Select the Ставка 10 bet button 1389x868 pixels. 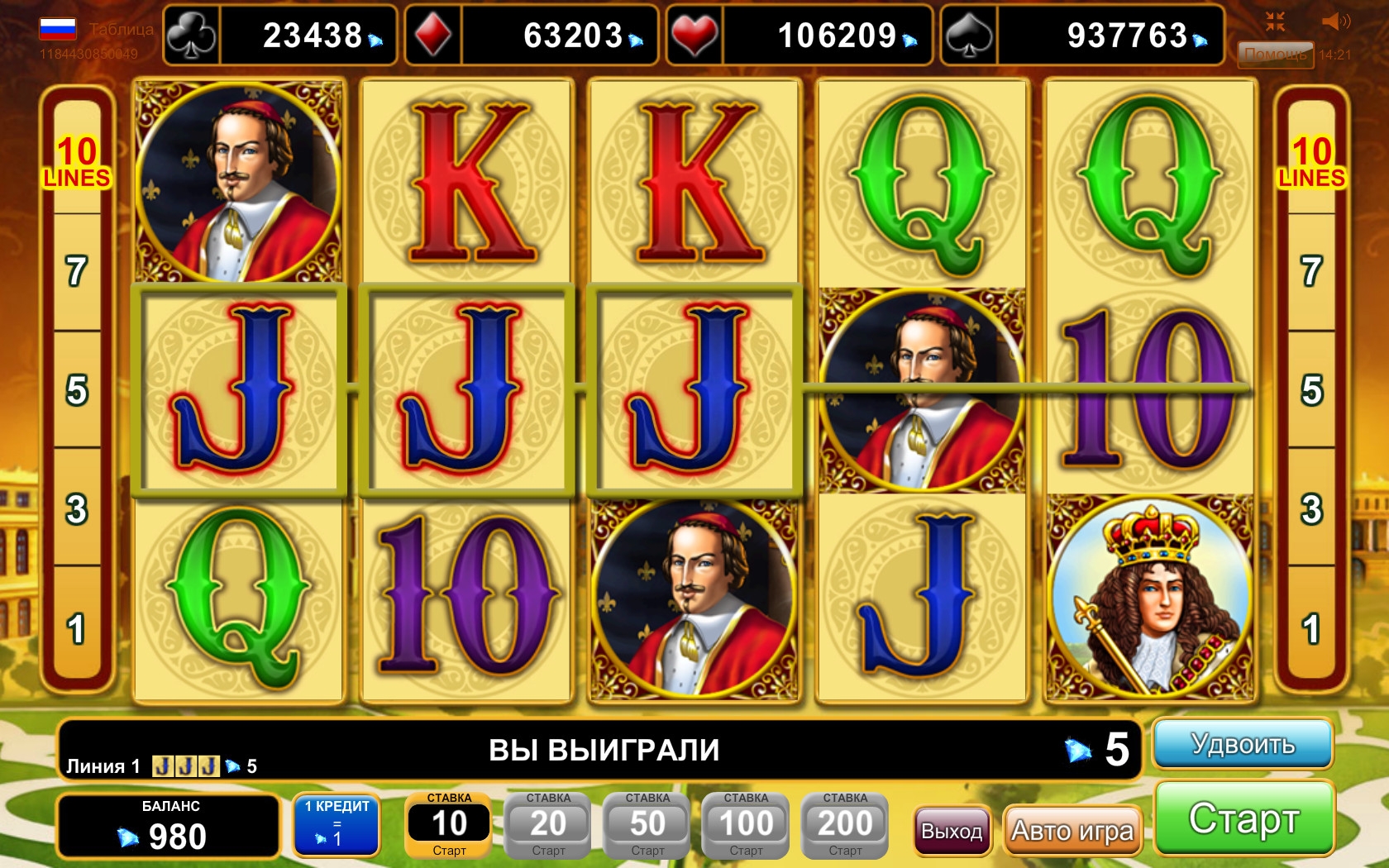(x=449, y=824)
